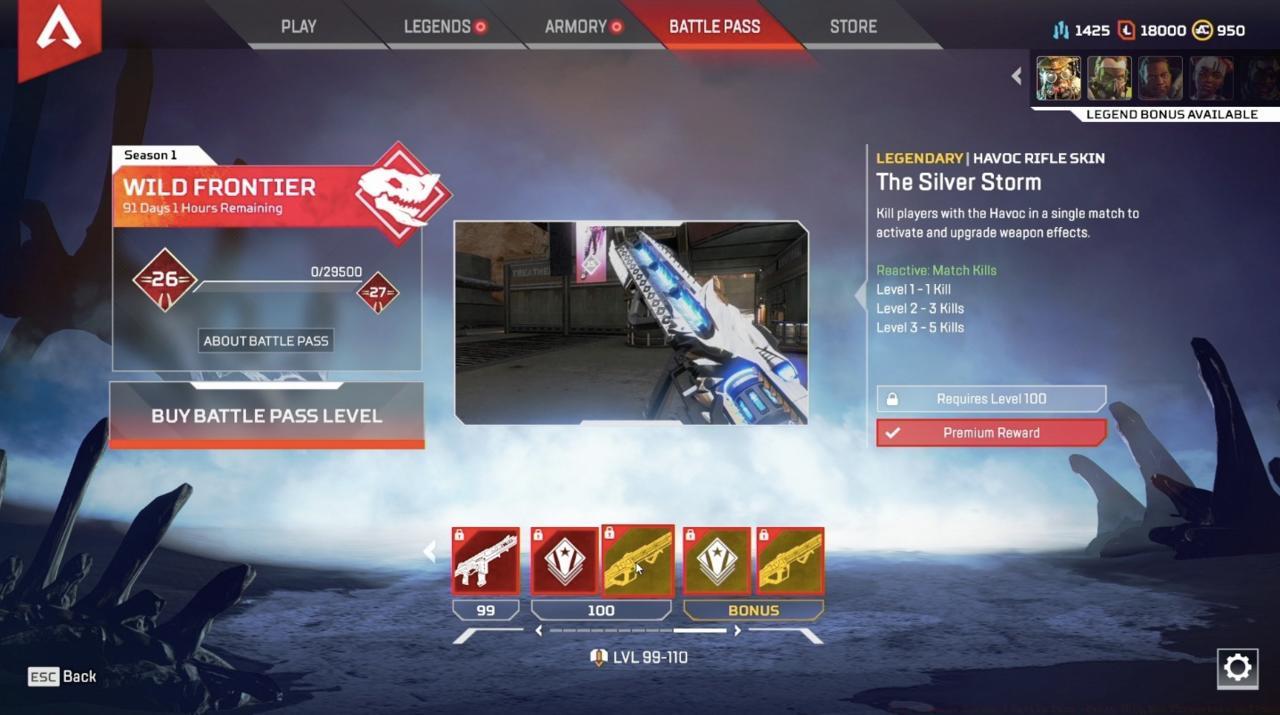Buy a Battle Pass level
The height and width of the screenshot is (715, 1280).
[266, 415]
